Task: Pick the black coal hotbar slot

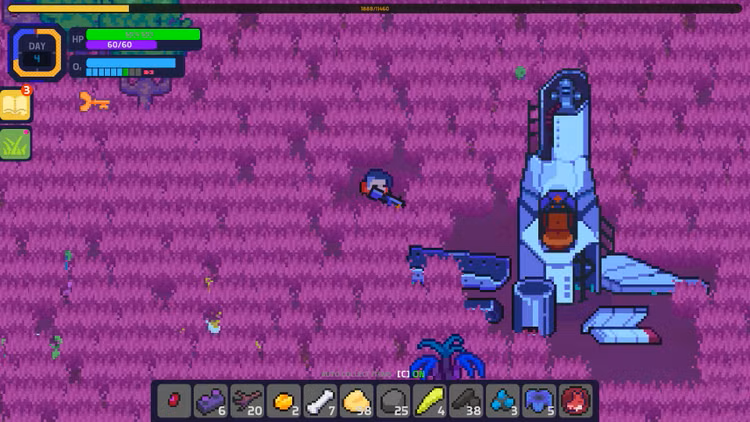Action: [465, 400]
